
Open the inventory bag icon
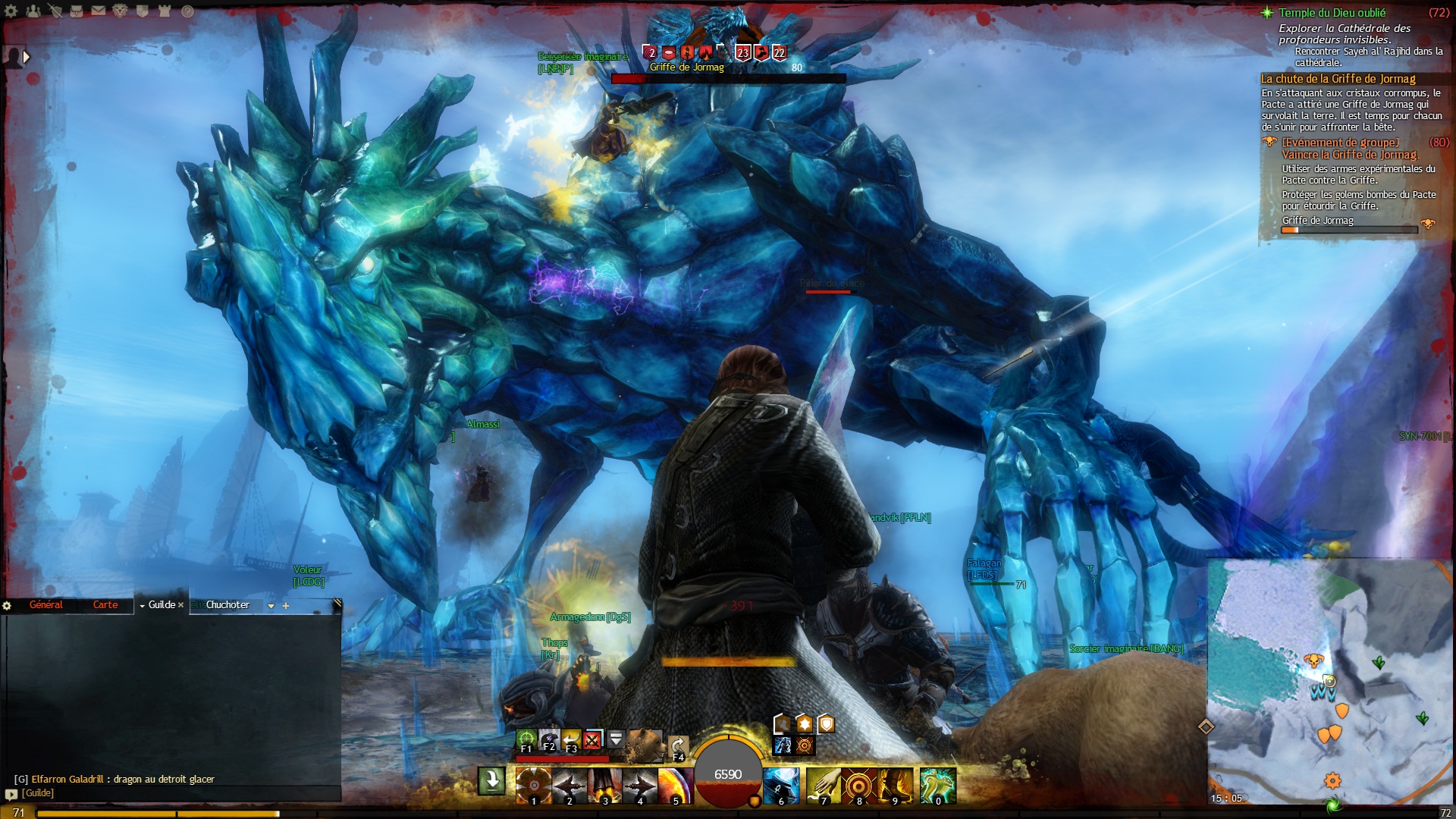click(x=77, y=11)
